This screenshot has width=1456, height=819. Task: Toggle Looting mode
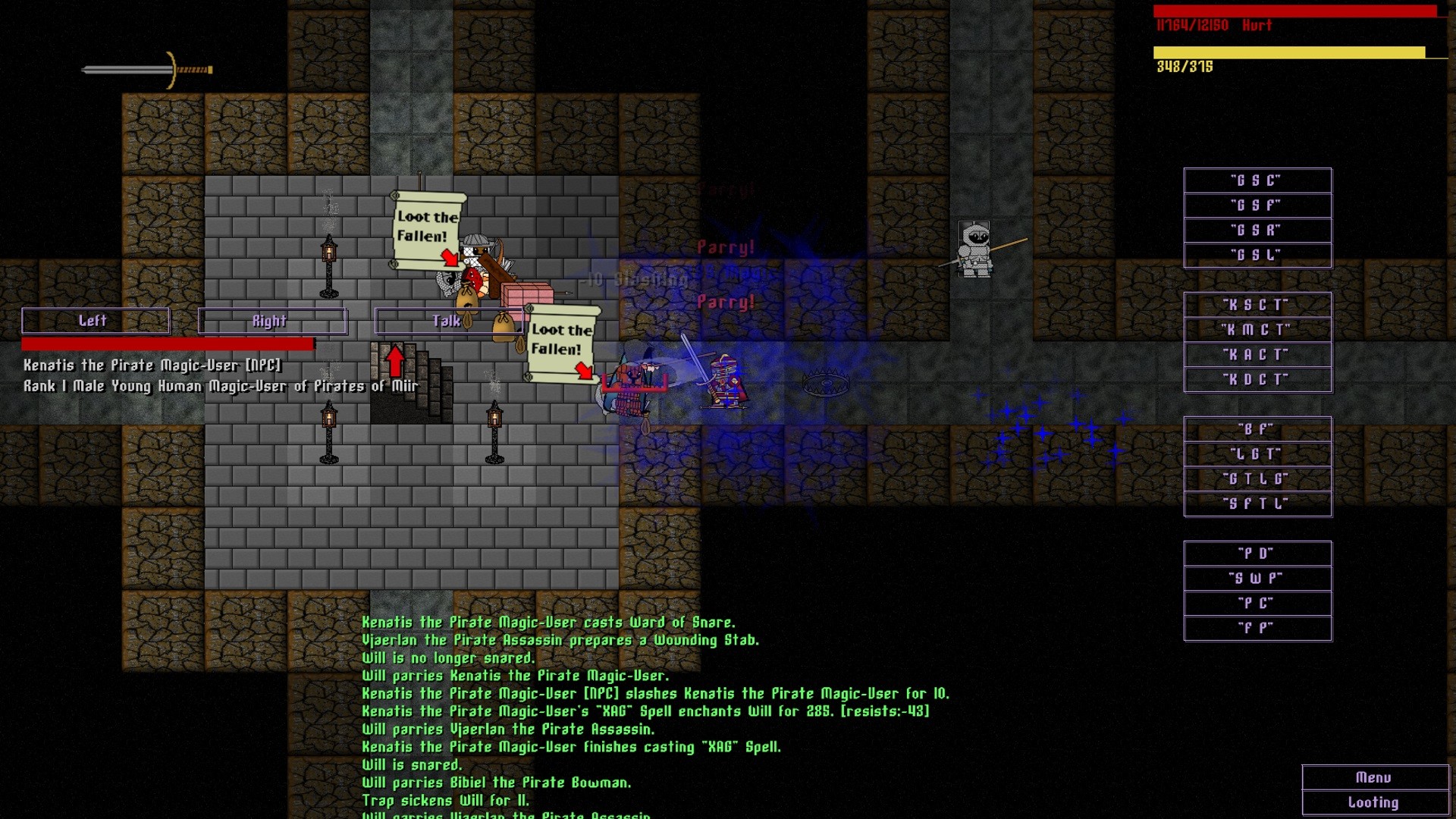(1375, 802)
